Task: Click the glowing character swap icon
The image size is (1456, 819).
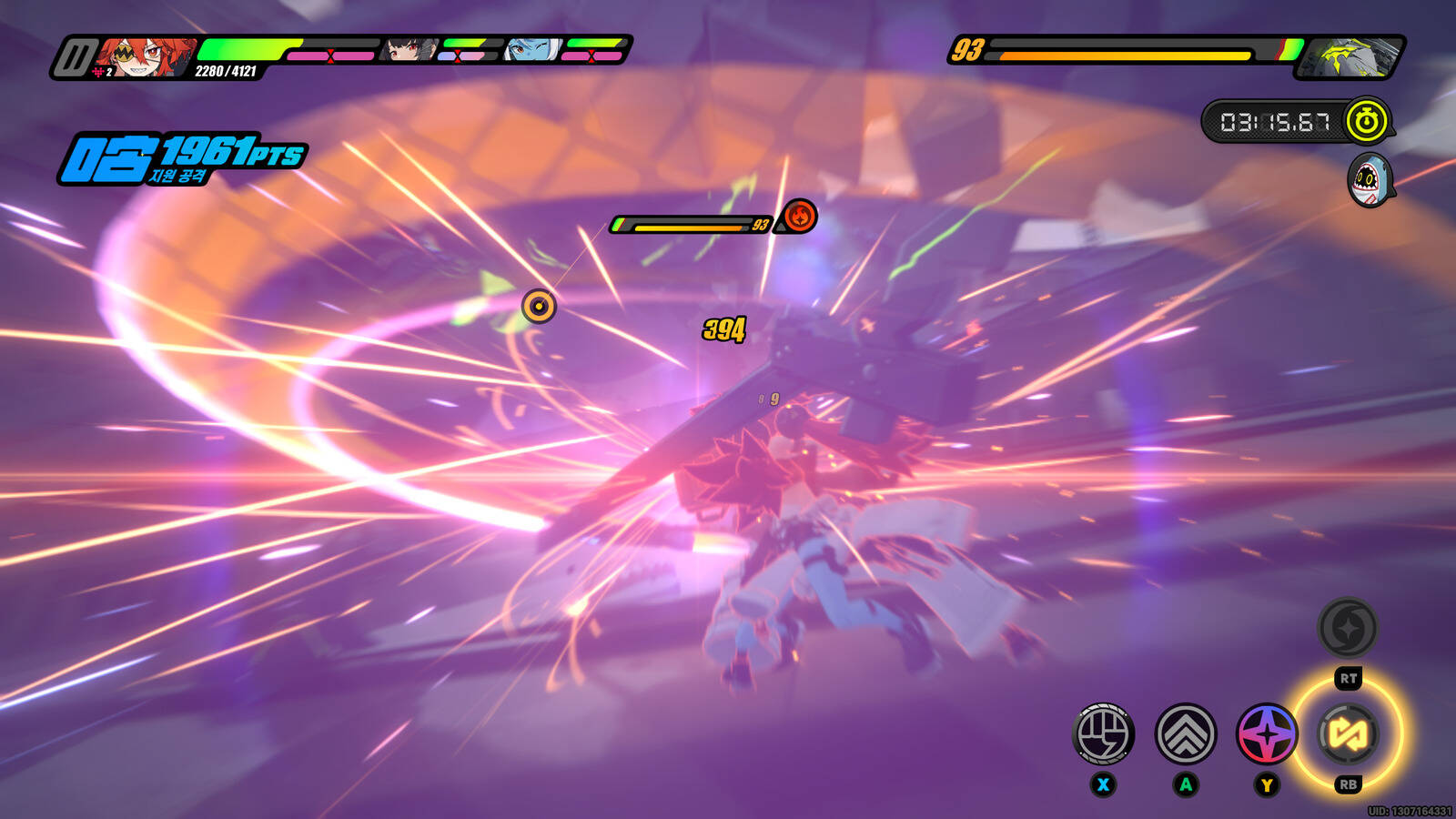Action: [1348, 733]
